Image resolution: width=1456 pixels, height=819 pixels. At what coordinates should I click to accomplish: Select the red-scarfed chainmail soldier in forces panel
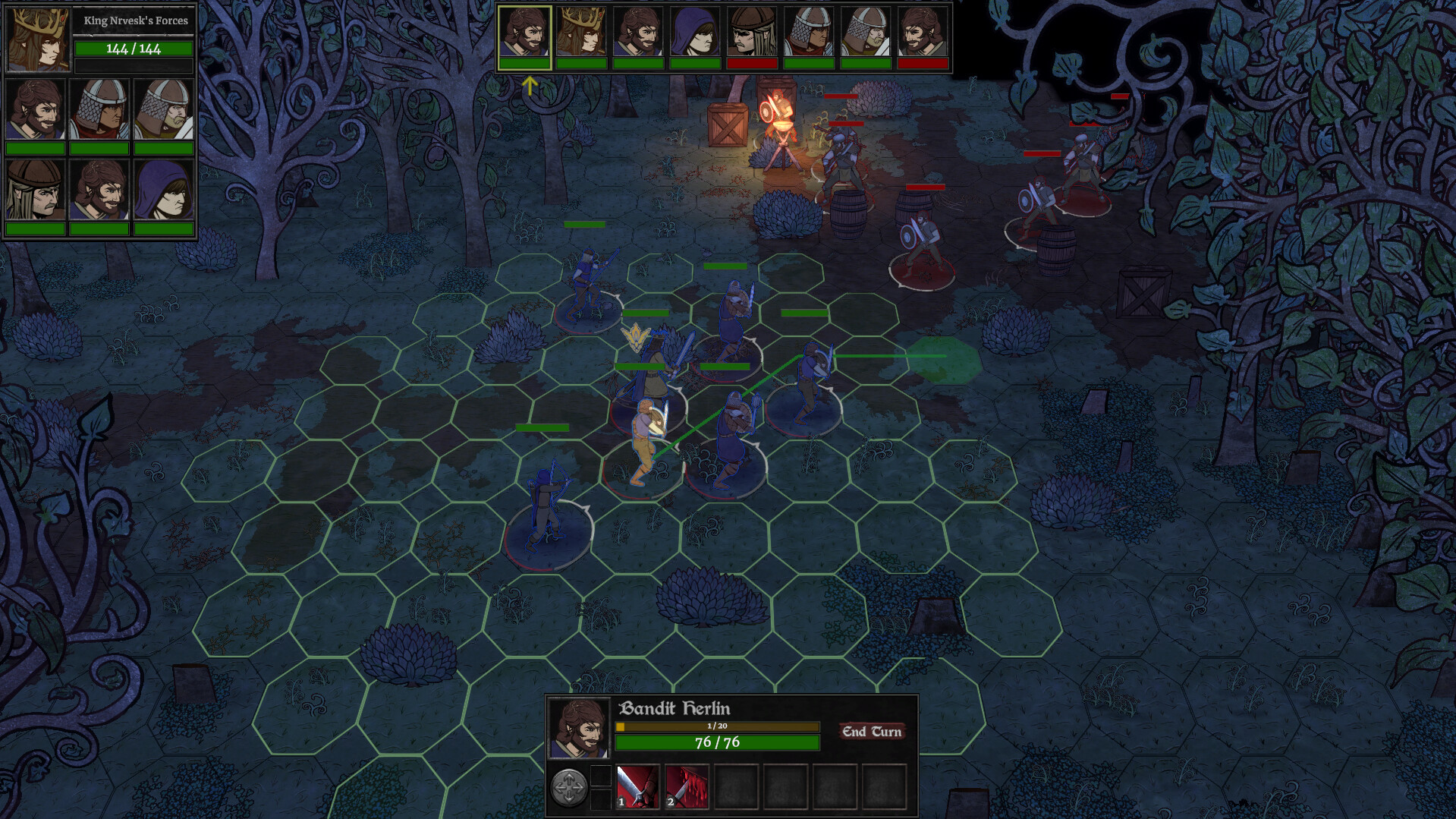coord(99,109)
